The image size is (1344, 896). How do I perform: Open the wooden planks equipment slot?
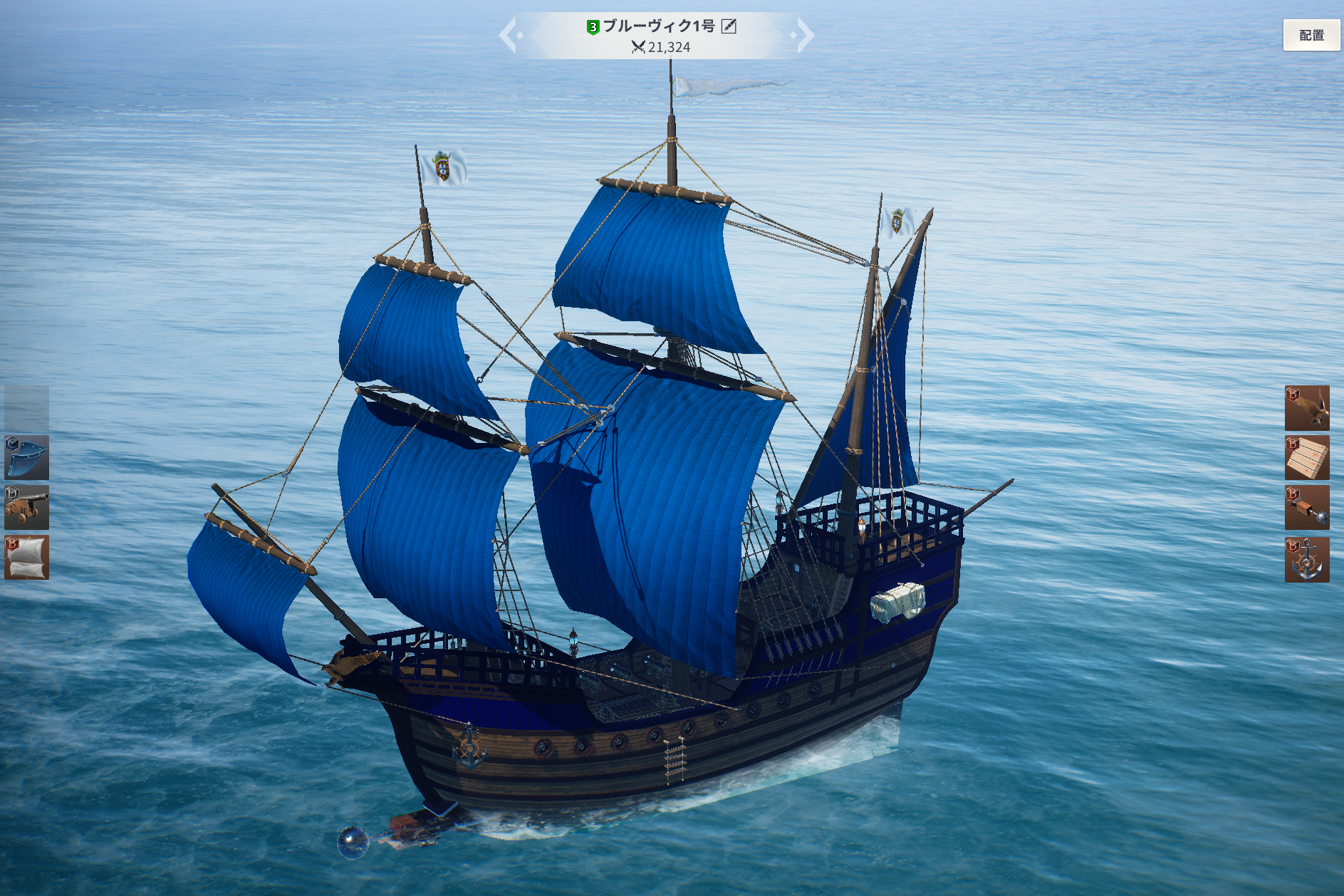[1306, 458]
